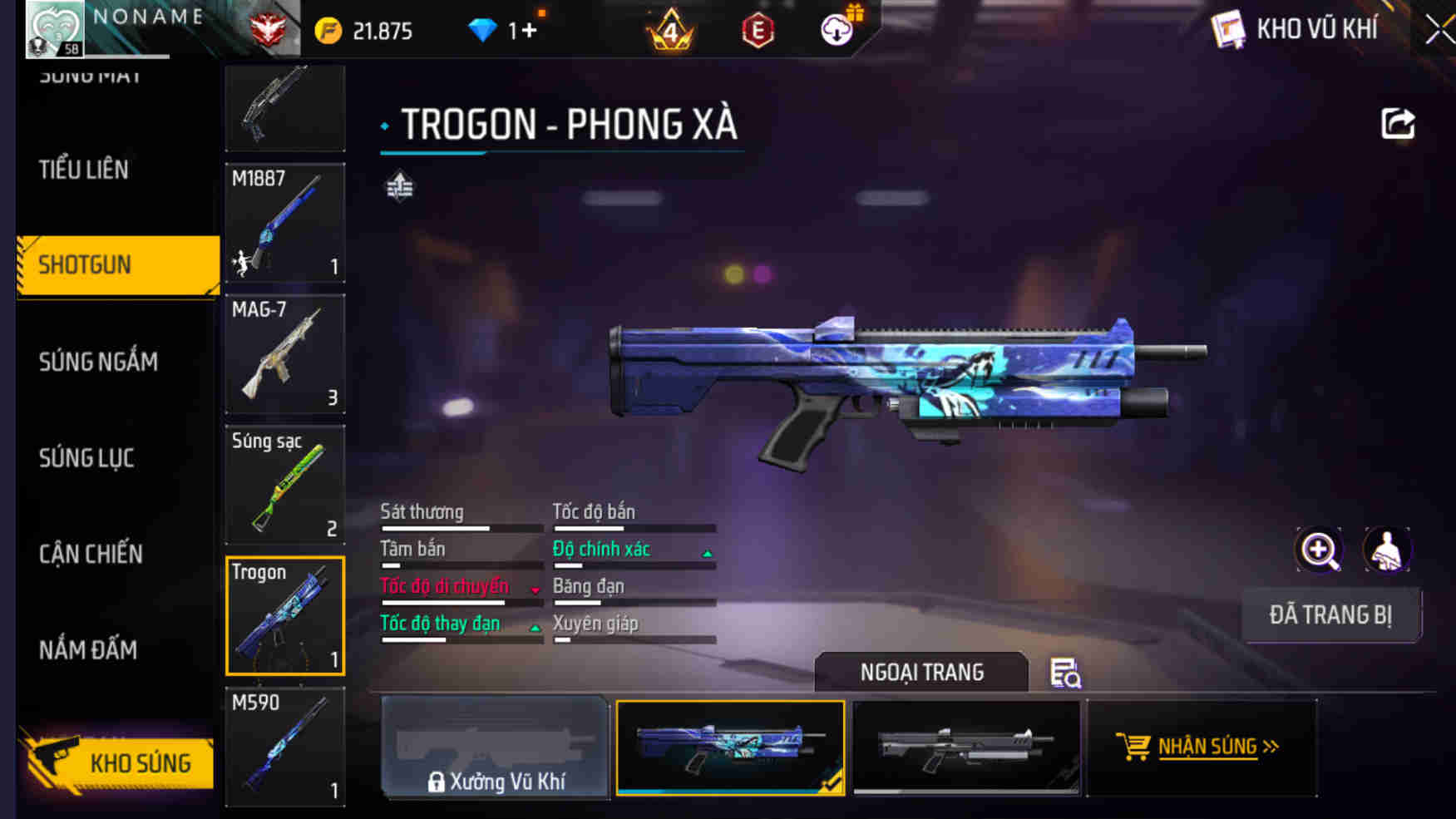This screenshot has height=819, width=1456.
Task: Select the default black Trogon skin
Action: point(966,747)
